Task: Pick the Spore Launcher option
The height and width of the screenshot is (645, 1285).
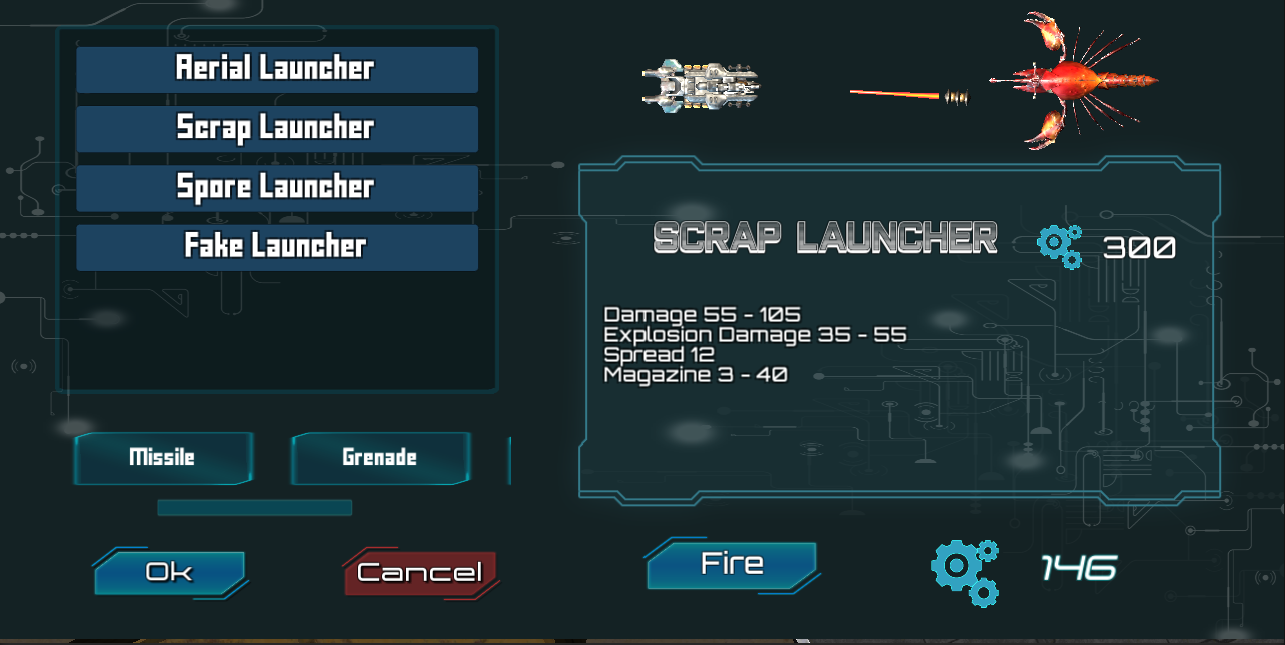Action: click(x=276, y=187)
